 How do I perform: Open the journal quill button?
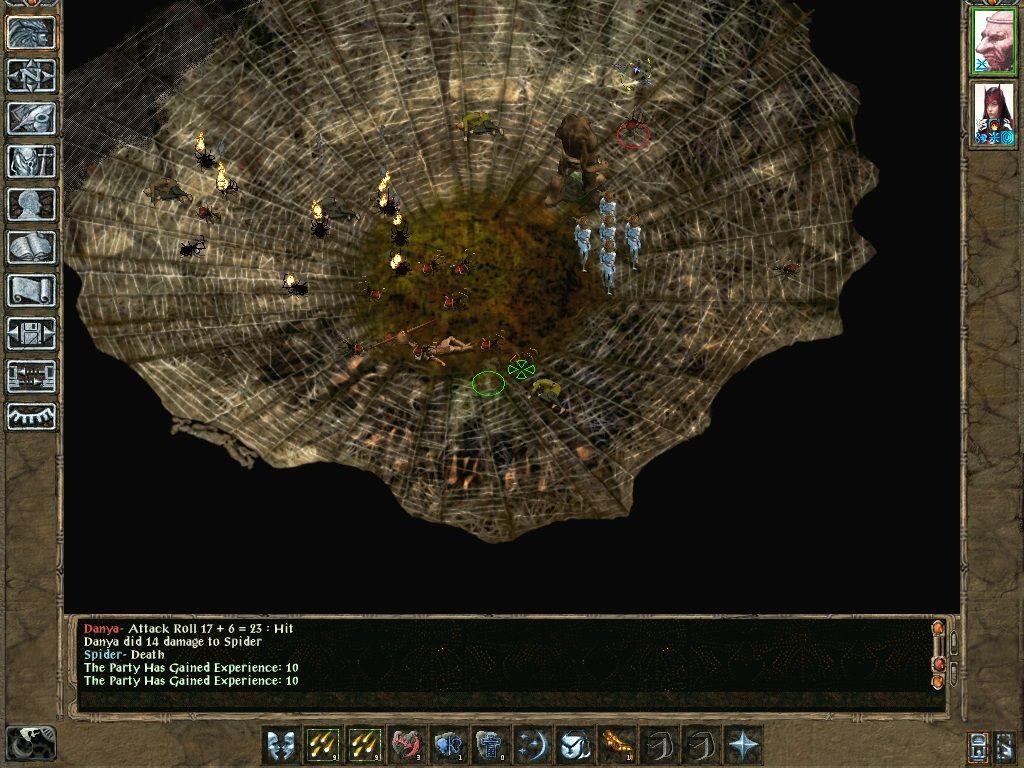31,118
